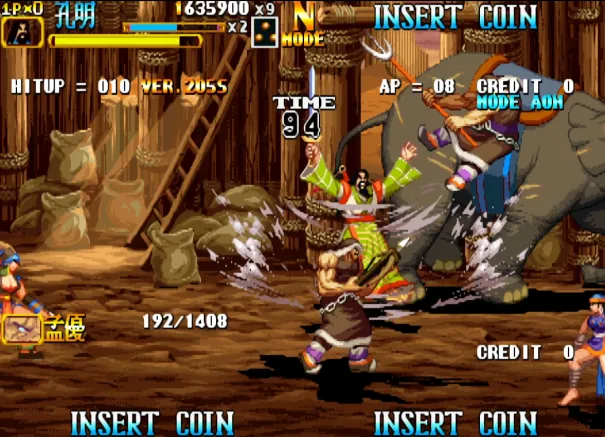The width and height of the screenshot is (605, 437).
Task: Click the enemy boss portrait icon
Action: tap(20, 326)
